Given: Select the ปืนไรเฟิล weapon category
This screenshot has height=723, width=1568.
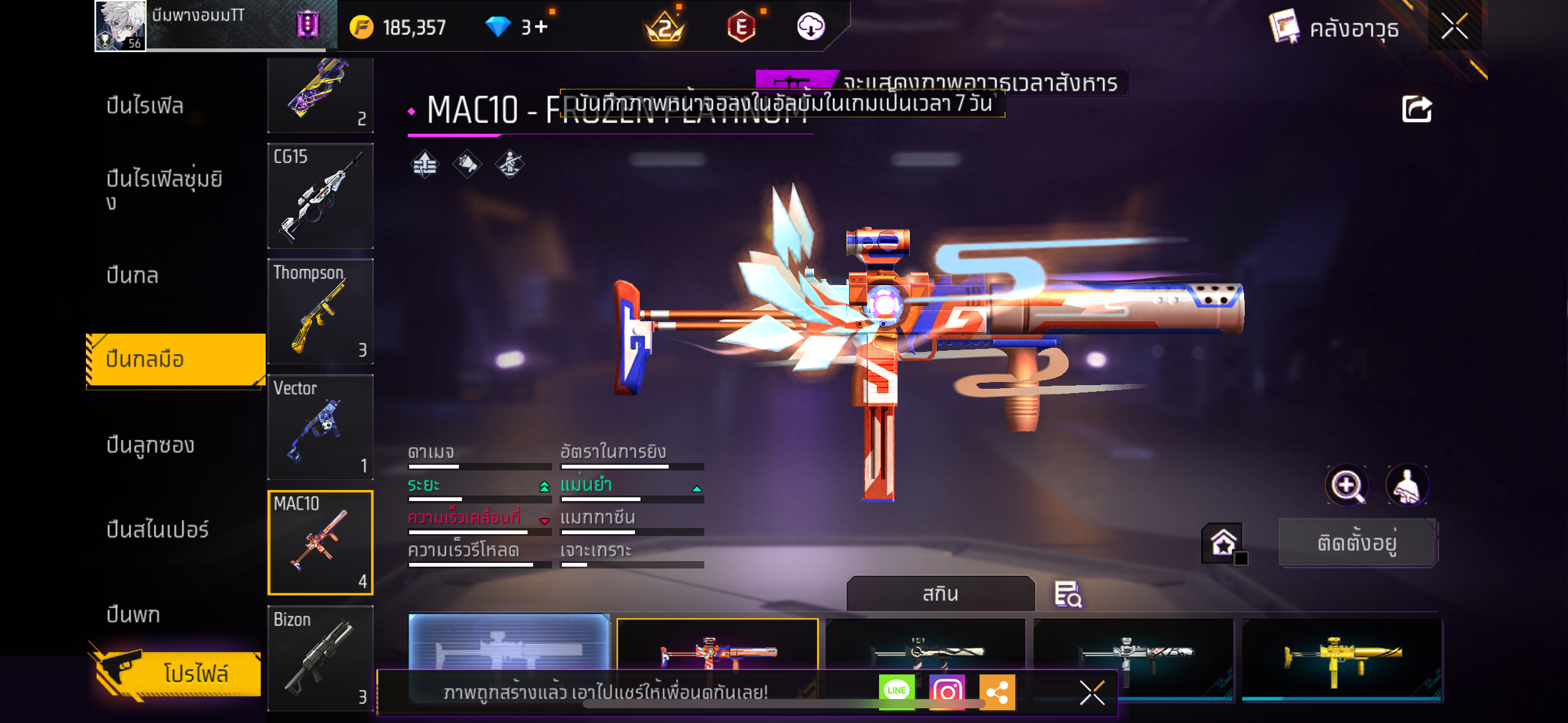Looking at the screenshot, I should point(145,105).
